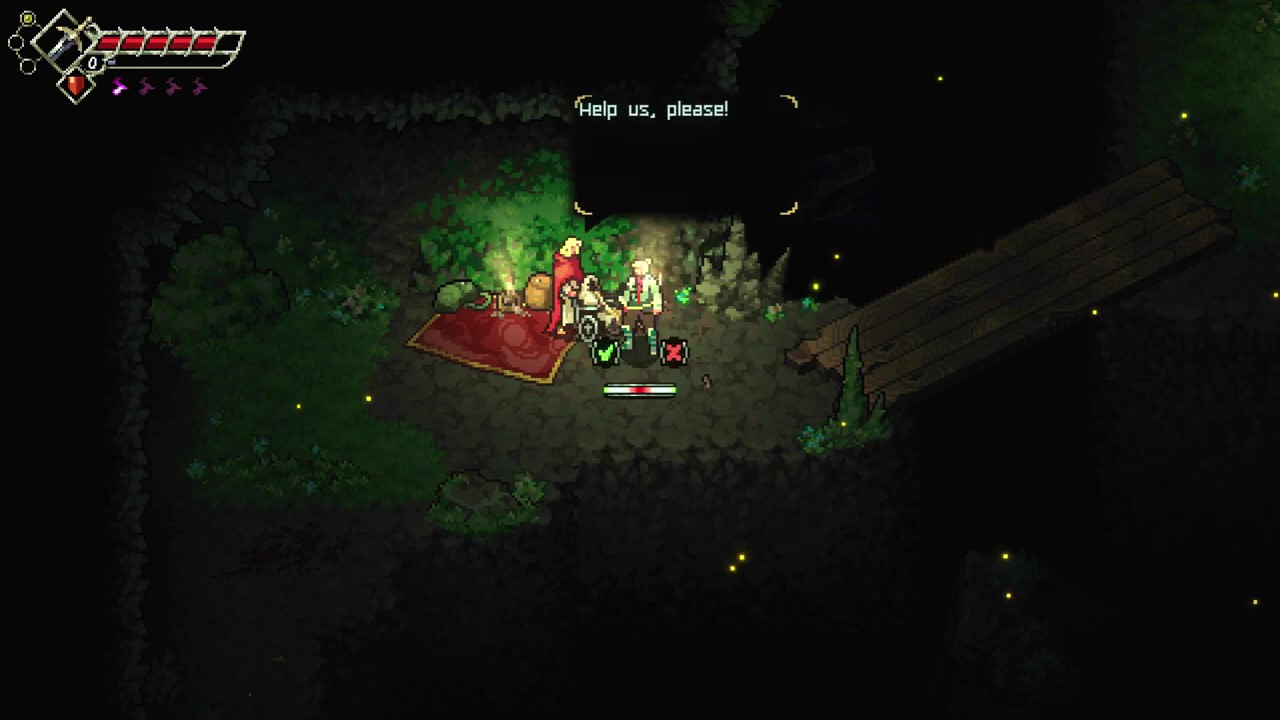This screenshot has height=720, width=1280.
Task: Accept the plea with the green checkmark
Action: [605, 351]
